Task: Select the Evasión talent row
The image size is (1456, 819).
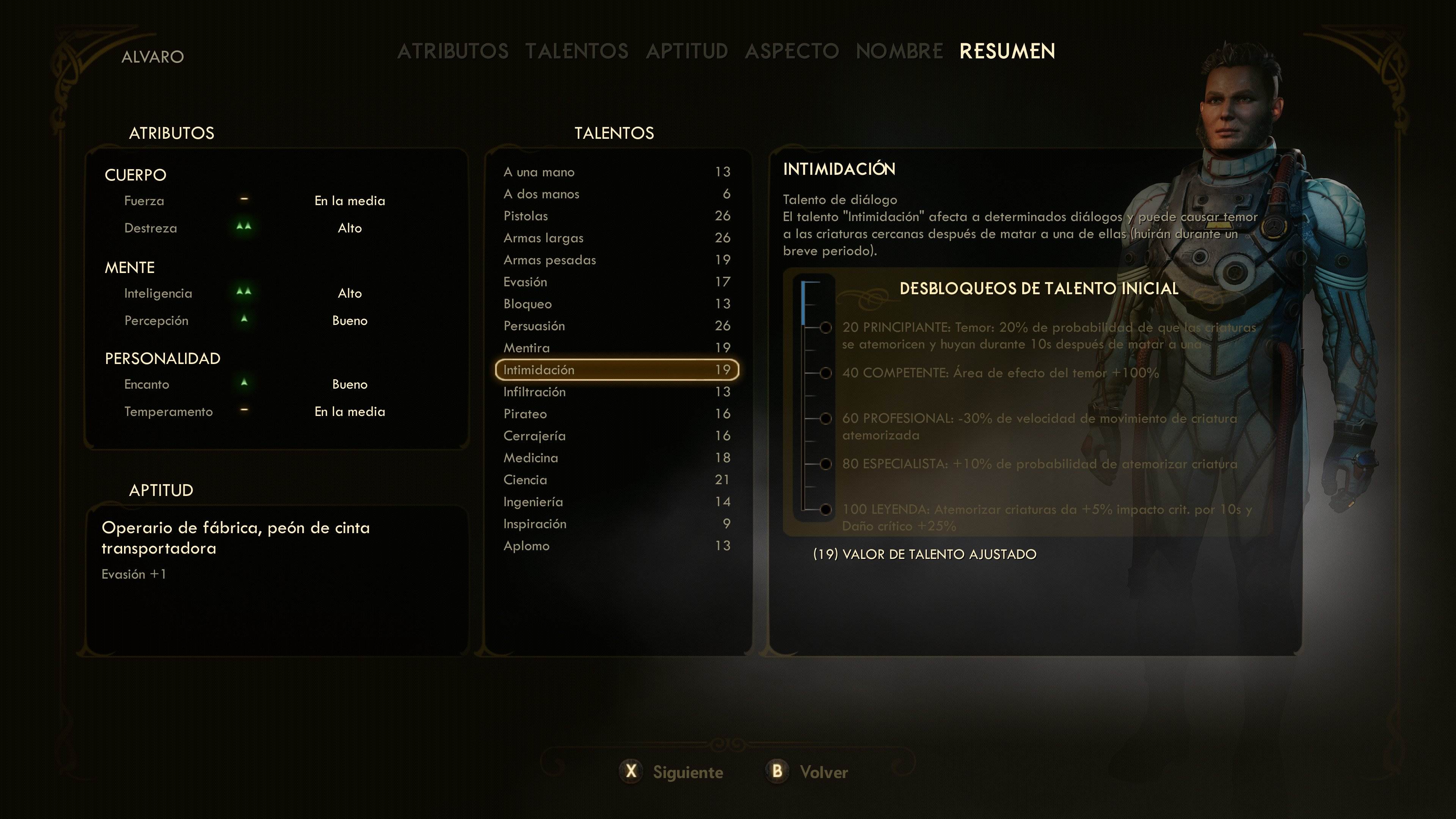Action: [616, 282]
